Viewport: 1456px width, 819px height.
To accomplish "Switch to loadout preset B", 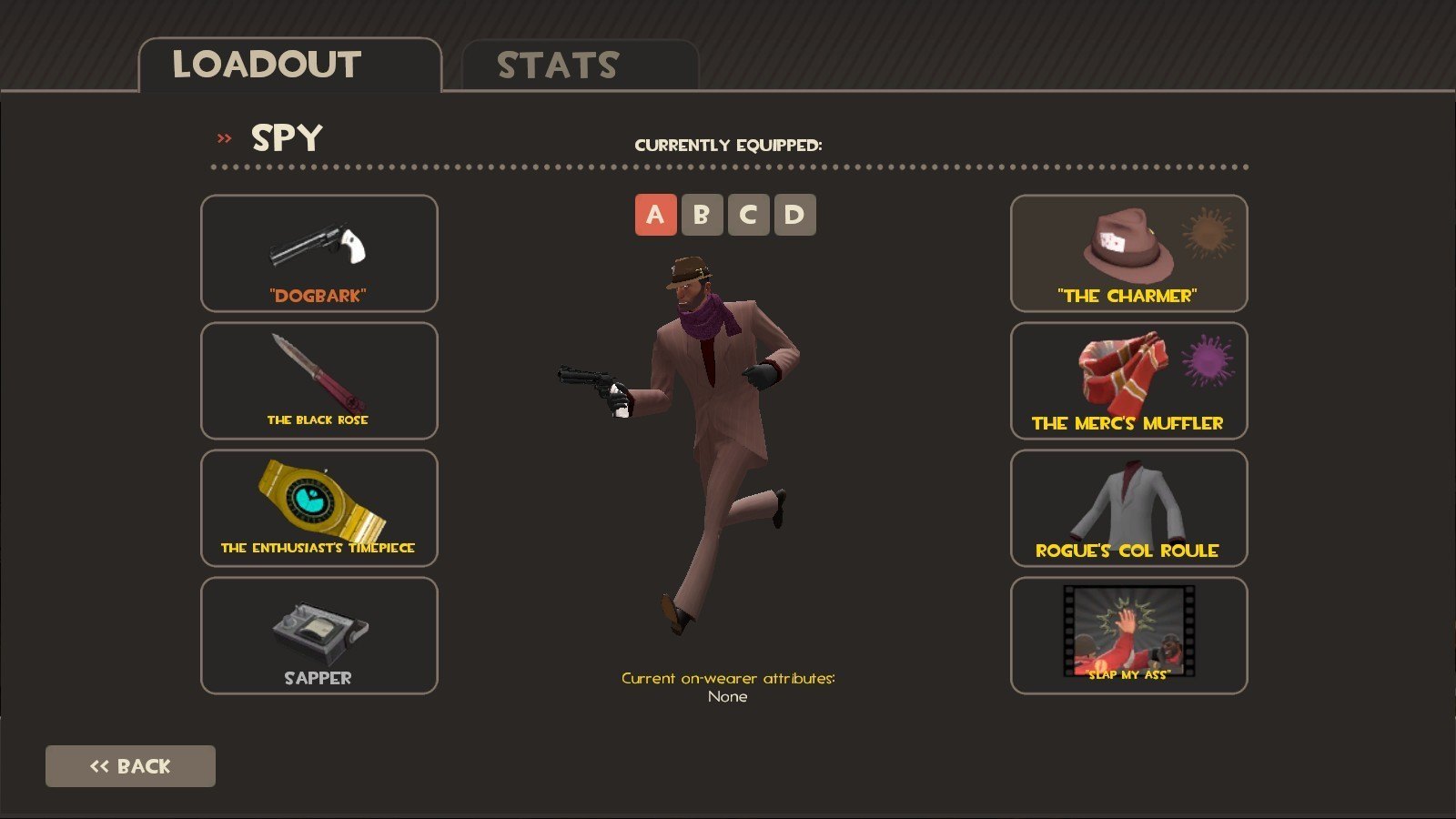I will point(702,215).
